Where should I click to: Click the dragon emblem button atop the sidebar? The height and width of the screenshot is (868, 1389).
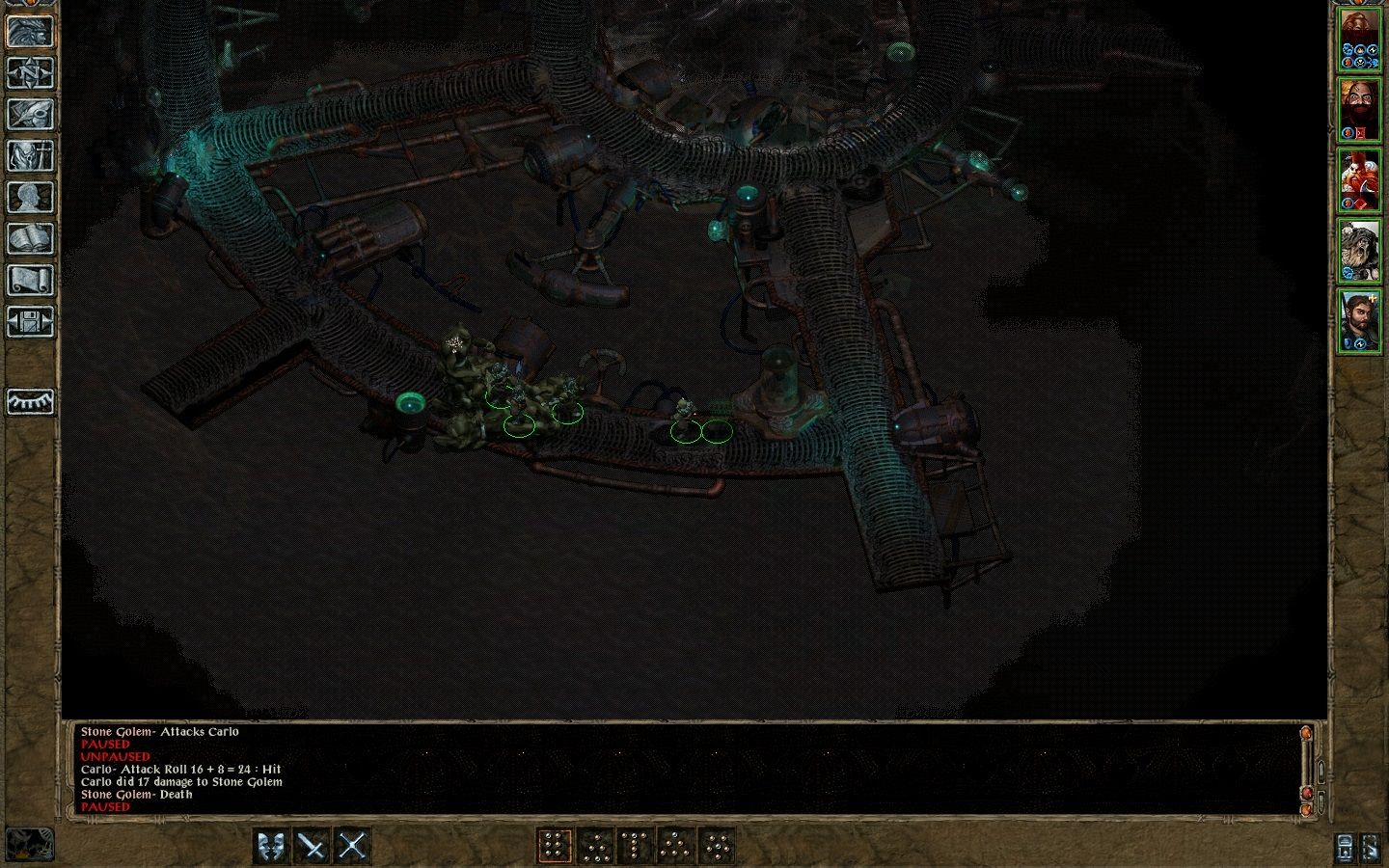click(30, 32)
